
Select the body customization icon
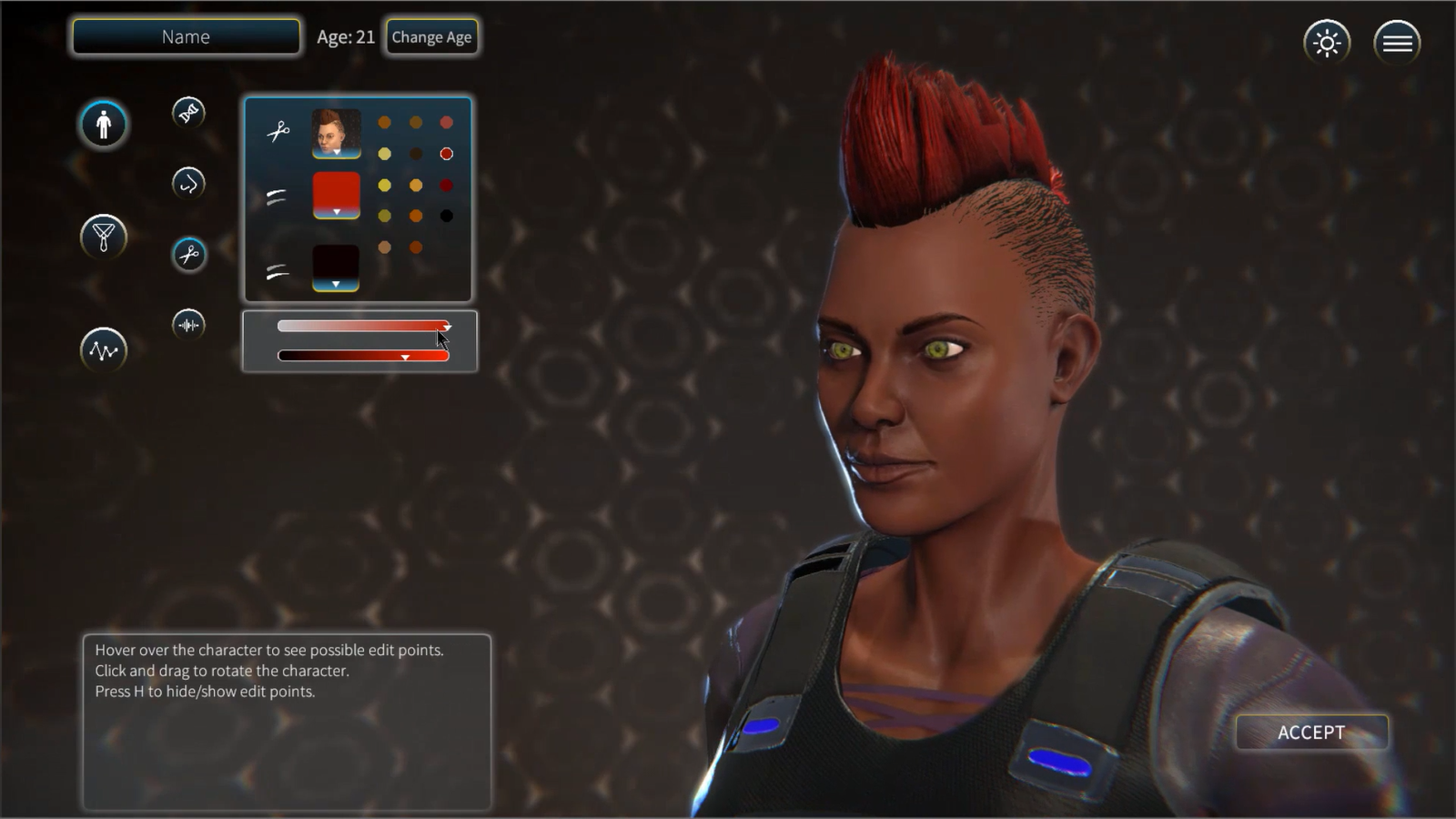point(103,125)
